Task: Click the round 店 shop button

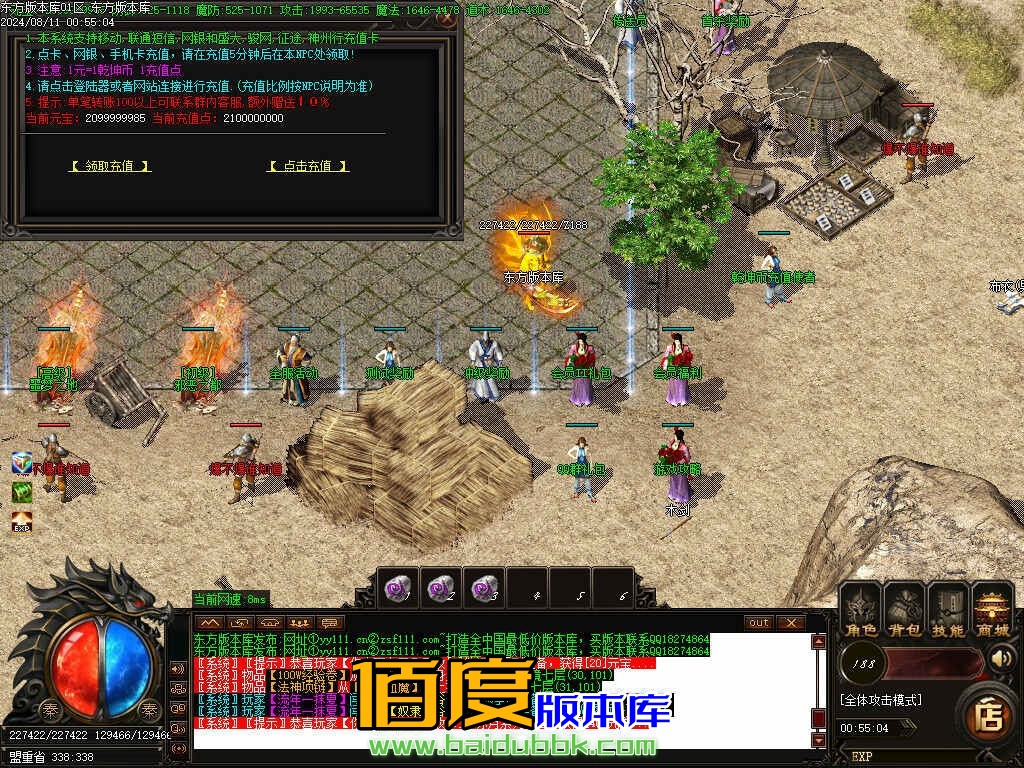Action: point(989,713)
